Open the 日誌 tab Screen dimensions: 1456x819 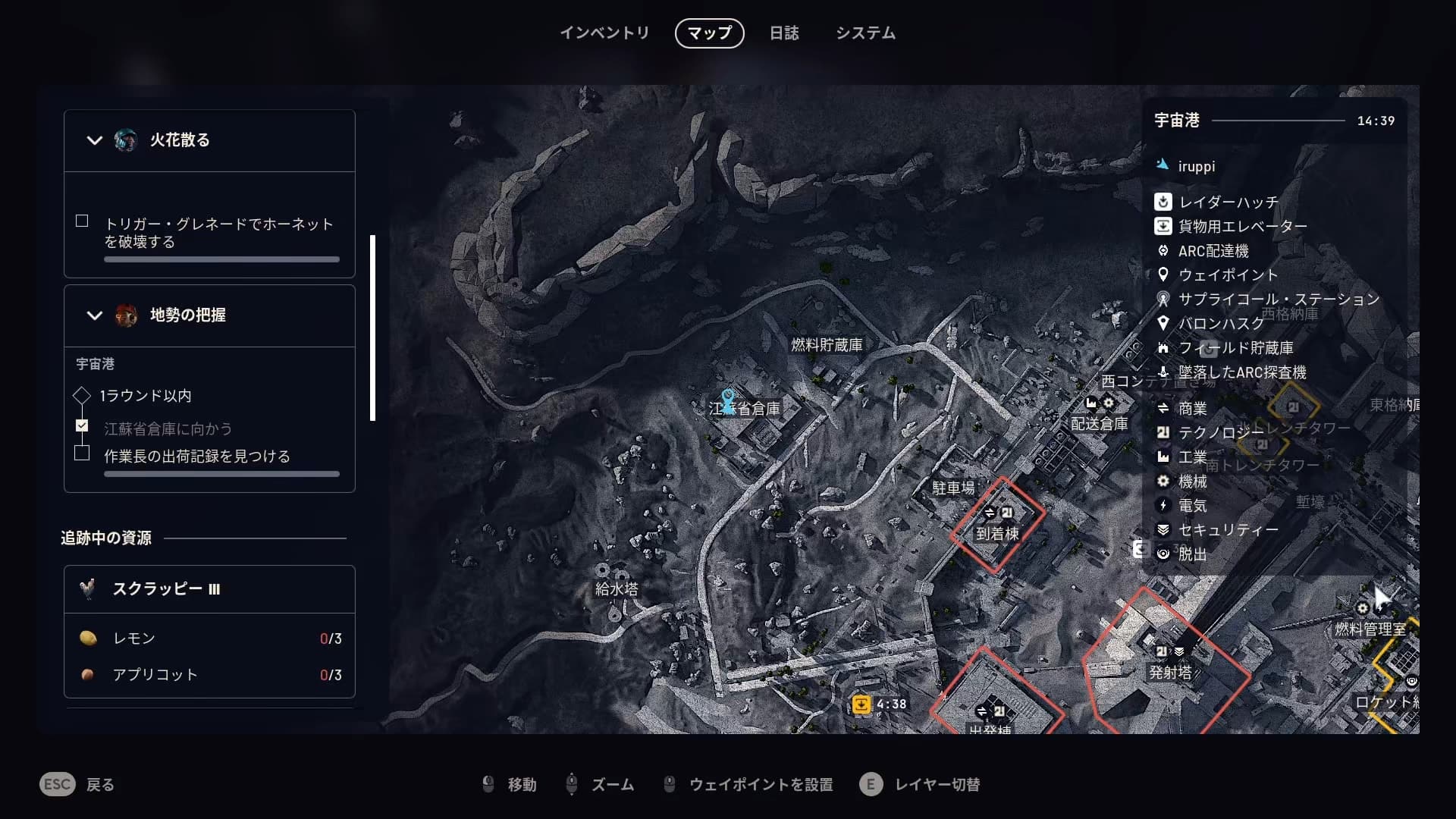(x=784, y=33)
